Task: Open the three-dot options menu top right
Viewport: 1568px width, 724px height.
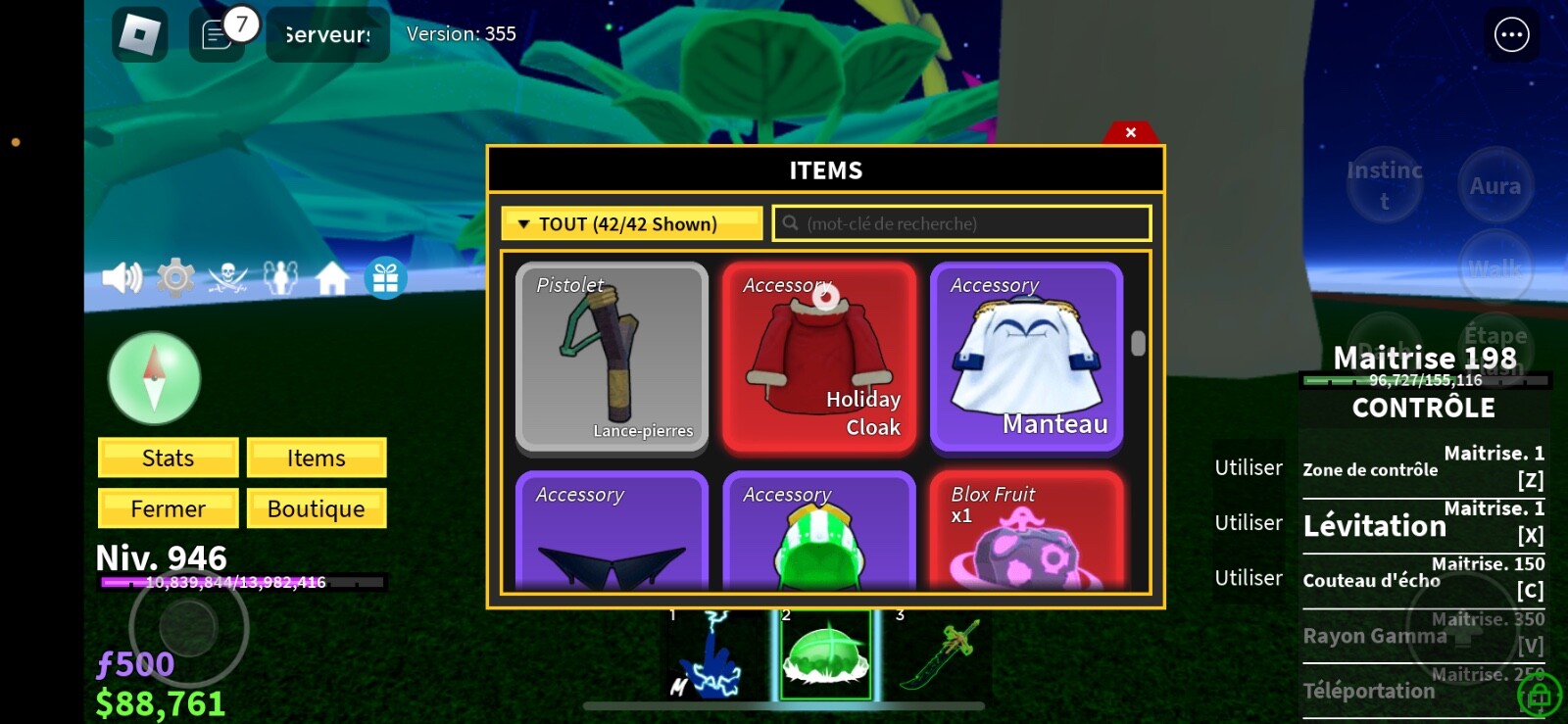Action: pyautogui.click(x=1510, y=33)
